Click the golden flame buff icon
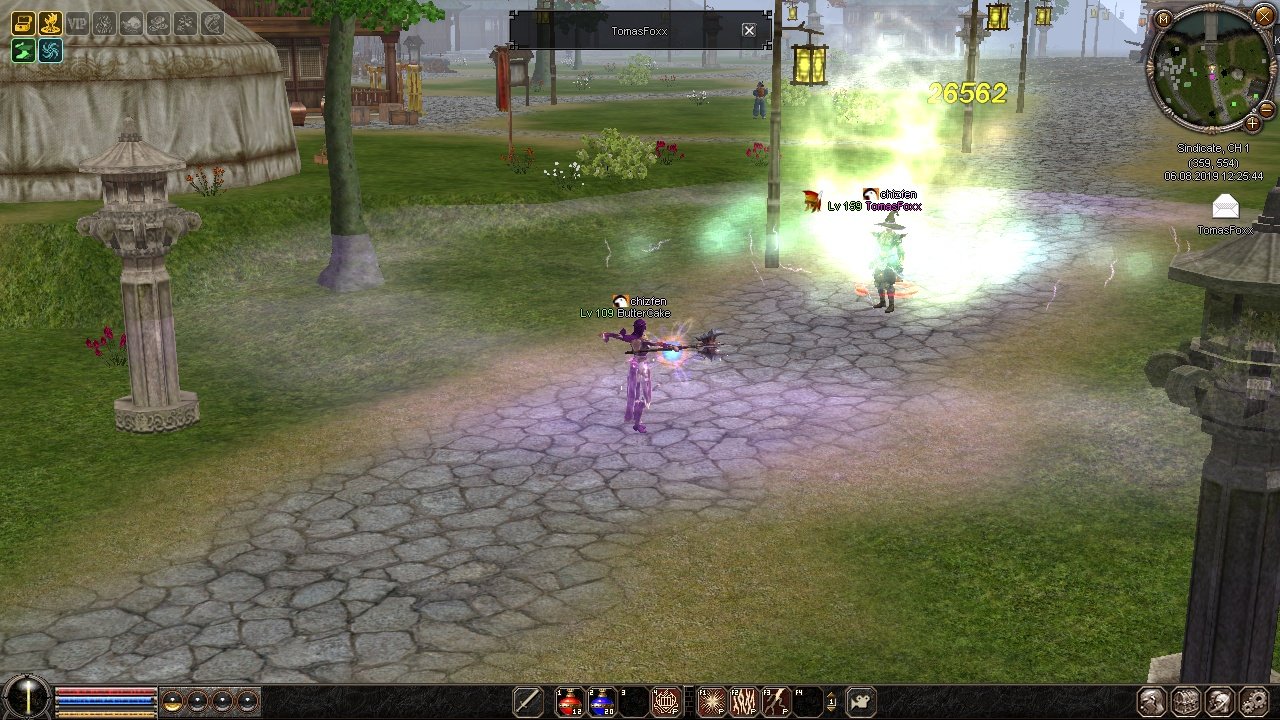This screenshot has width=1280, height=720. [x=50, y=23]
